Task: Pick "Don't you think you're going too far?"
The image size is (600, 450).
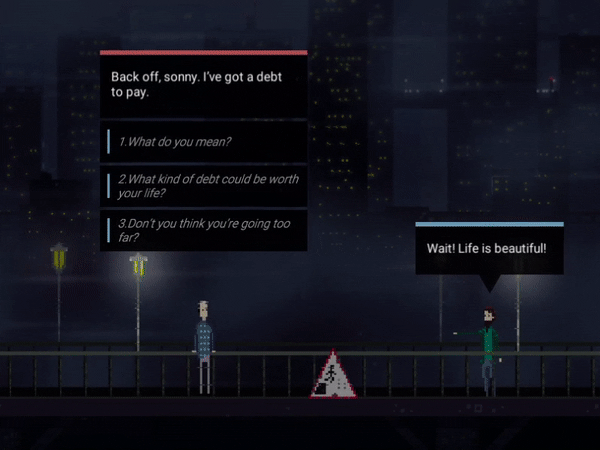Action: click(x=204, y=230)
